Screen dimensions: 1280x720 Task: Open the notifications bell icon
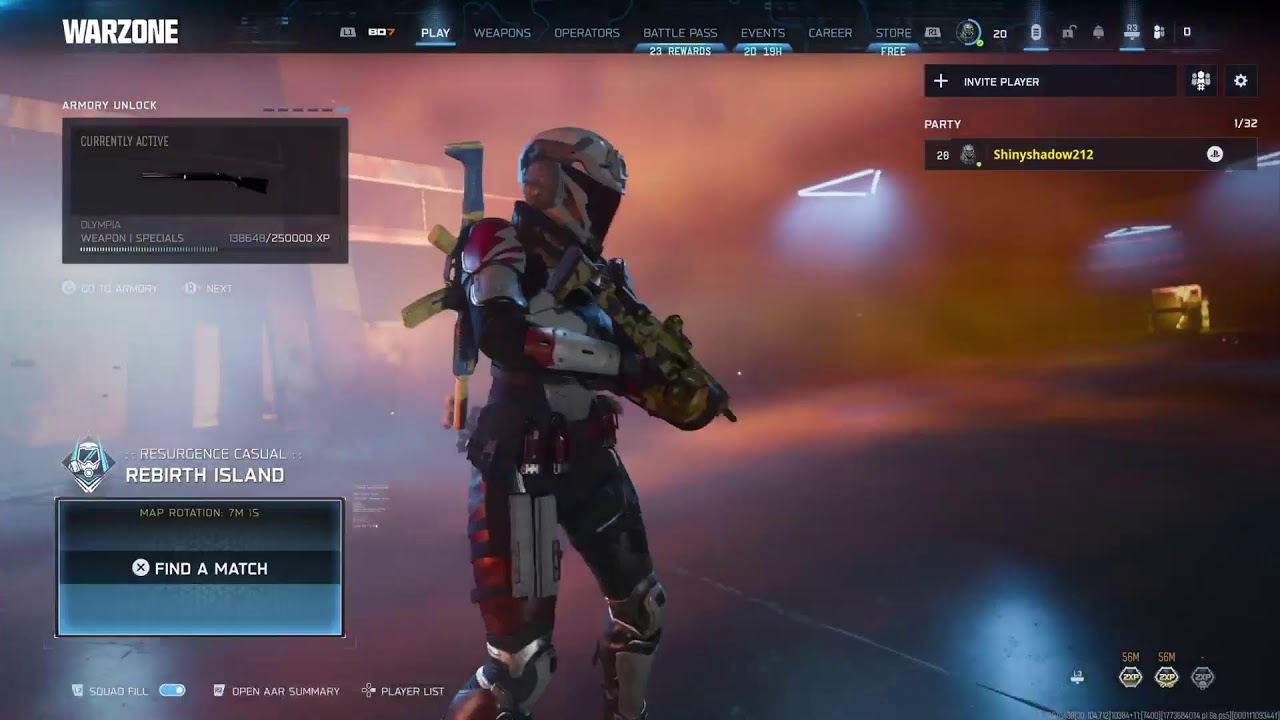(1099, 33)
